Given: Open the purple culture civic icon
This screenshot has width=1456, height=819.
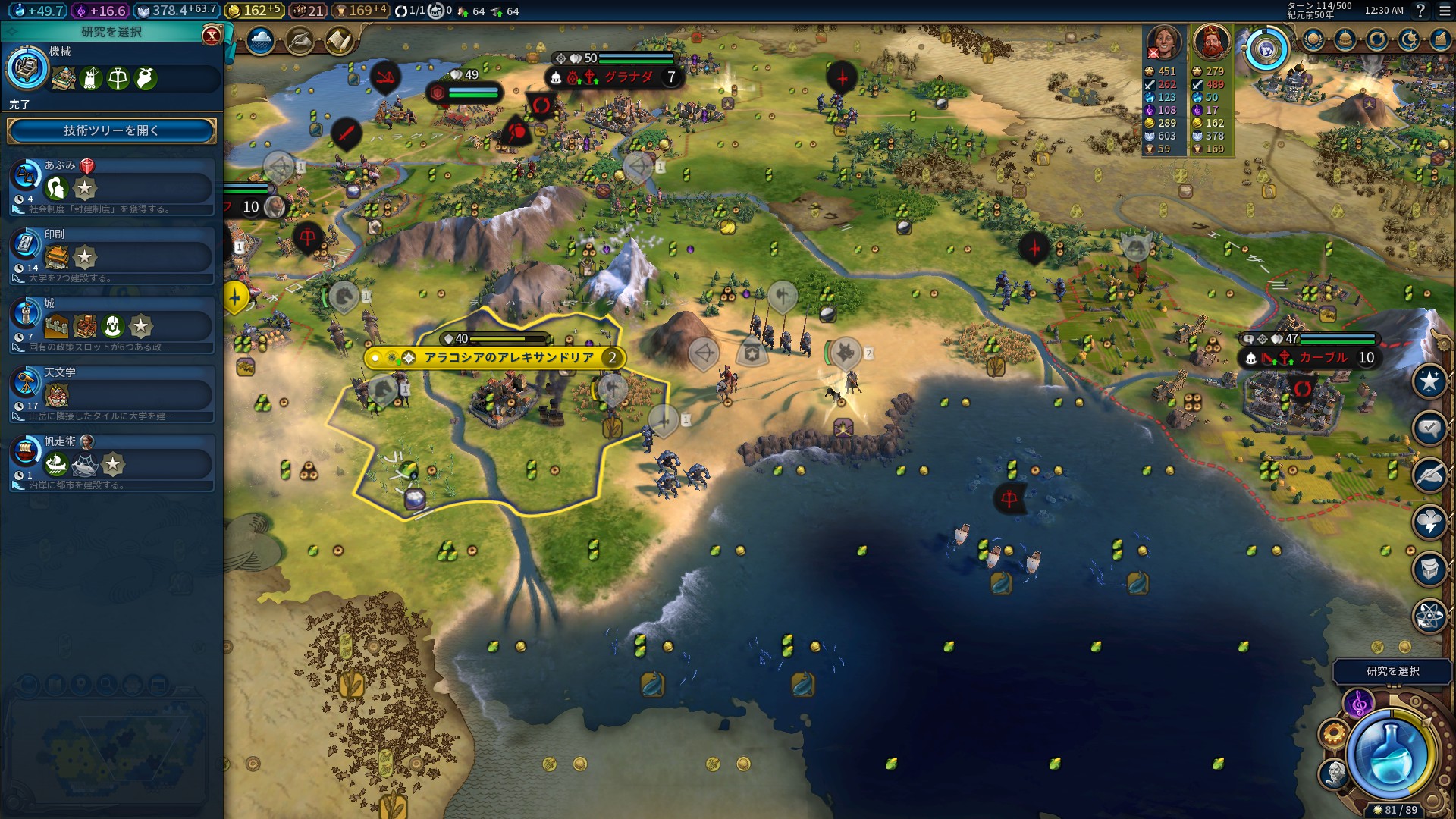Looking at the screenshot, I should tap(1358, 704).
